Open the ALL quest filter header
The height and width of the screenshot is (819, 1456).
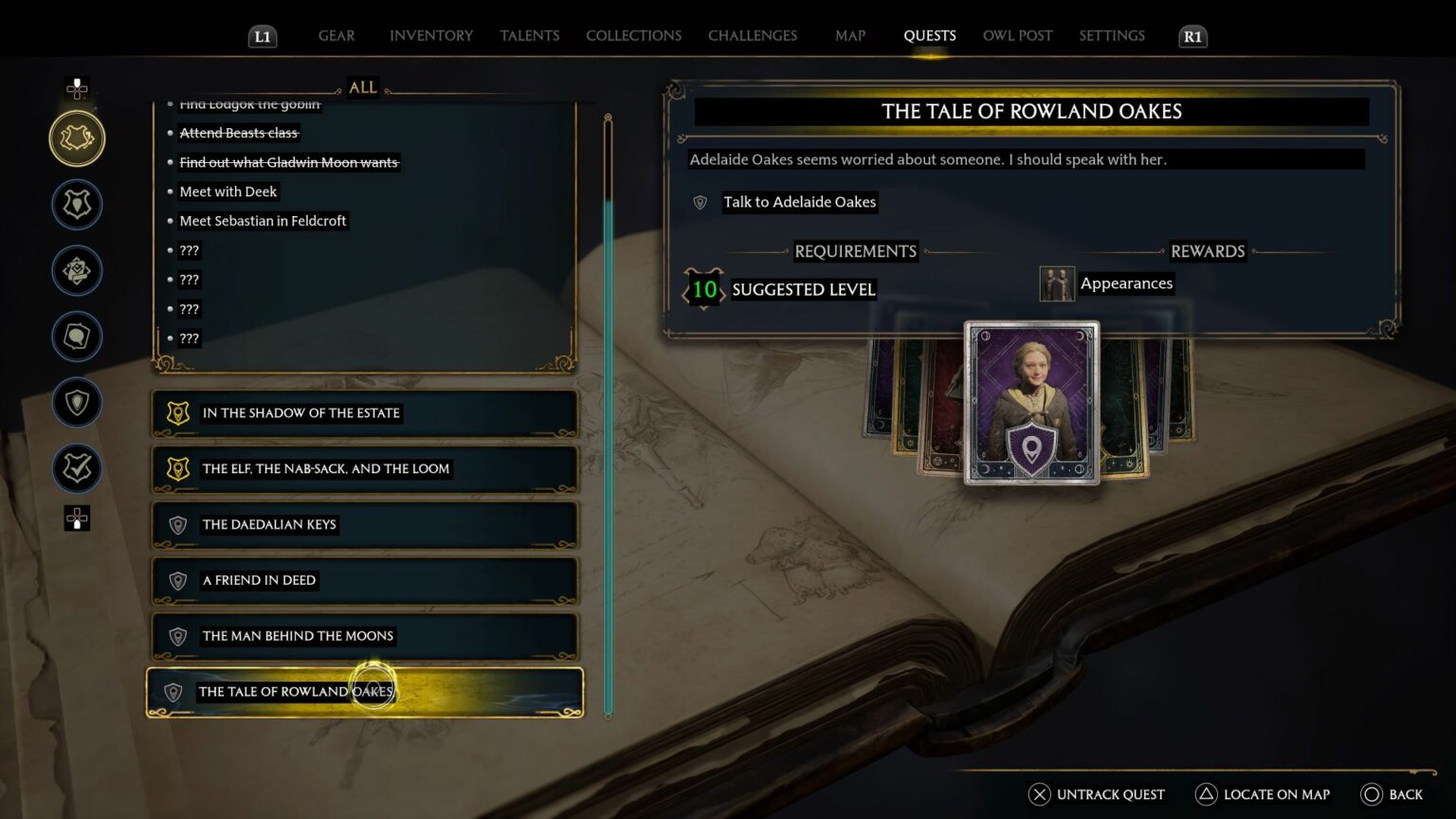(361, 87)
